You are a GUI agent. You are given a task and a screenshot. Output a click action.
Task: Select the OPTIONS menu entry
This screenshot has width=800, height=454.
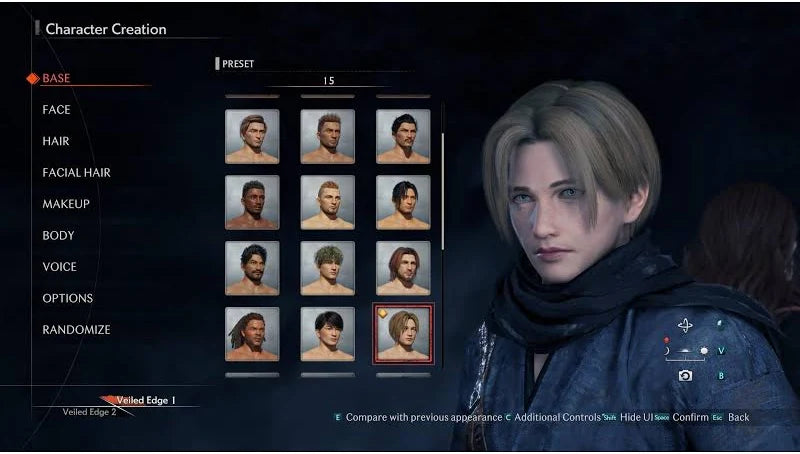coord(67,298)
